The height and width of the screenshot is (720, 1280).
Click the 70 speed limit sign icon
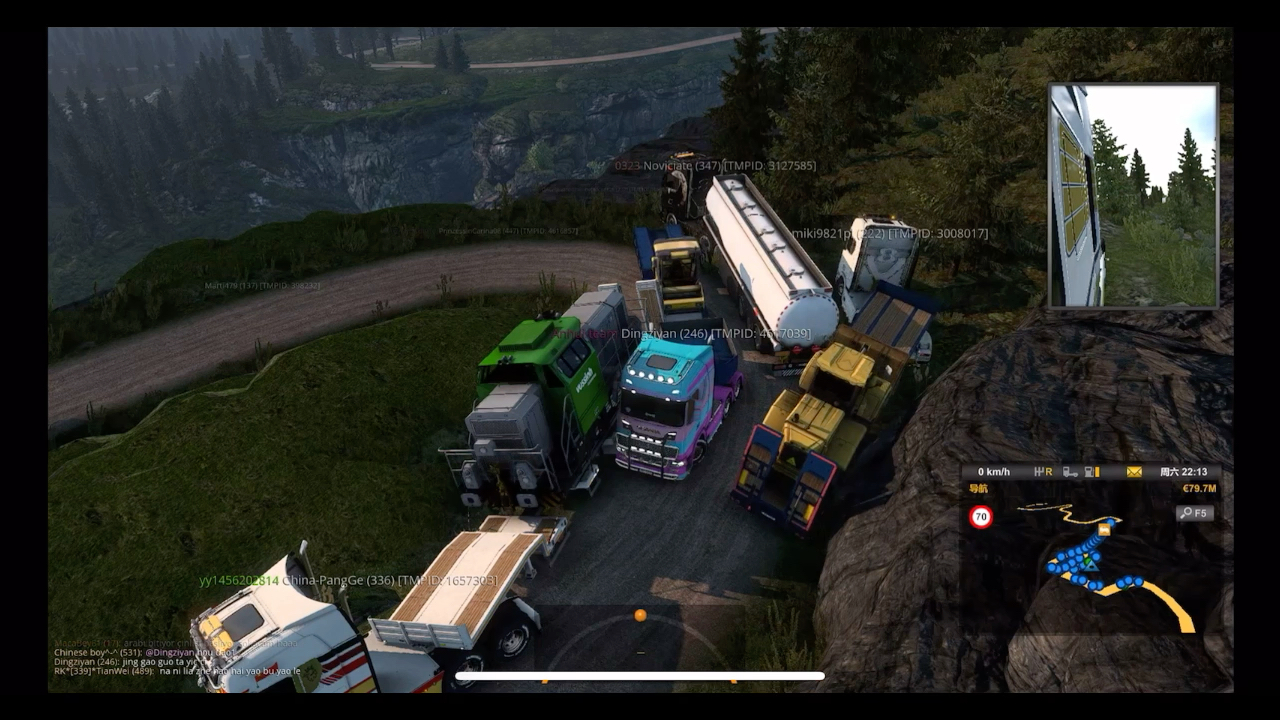[x=981, y=517]
